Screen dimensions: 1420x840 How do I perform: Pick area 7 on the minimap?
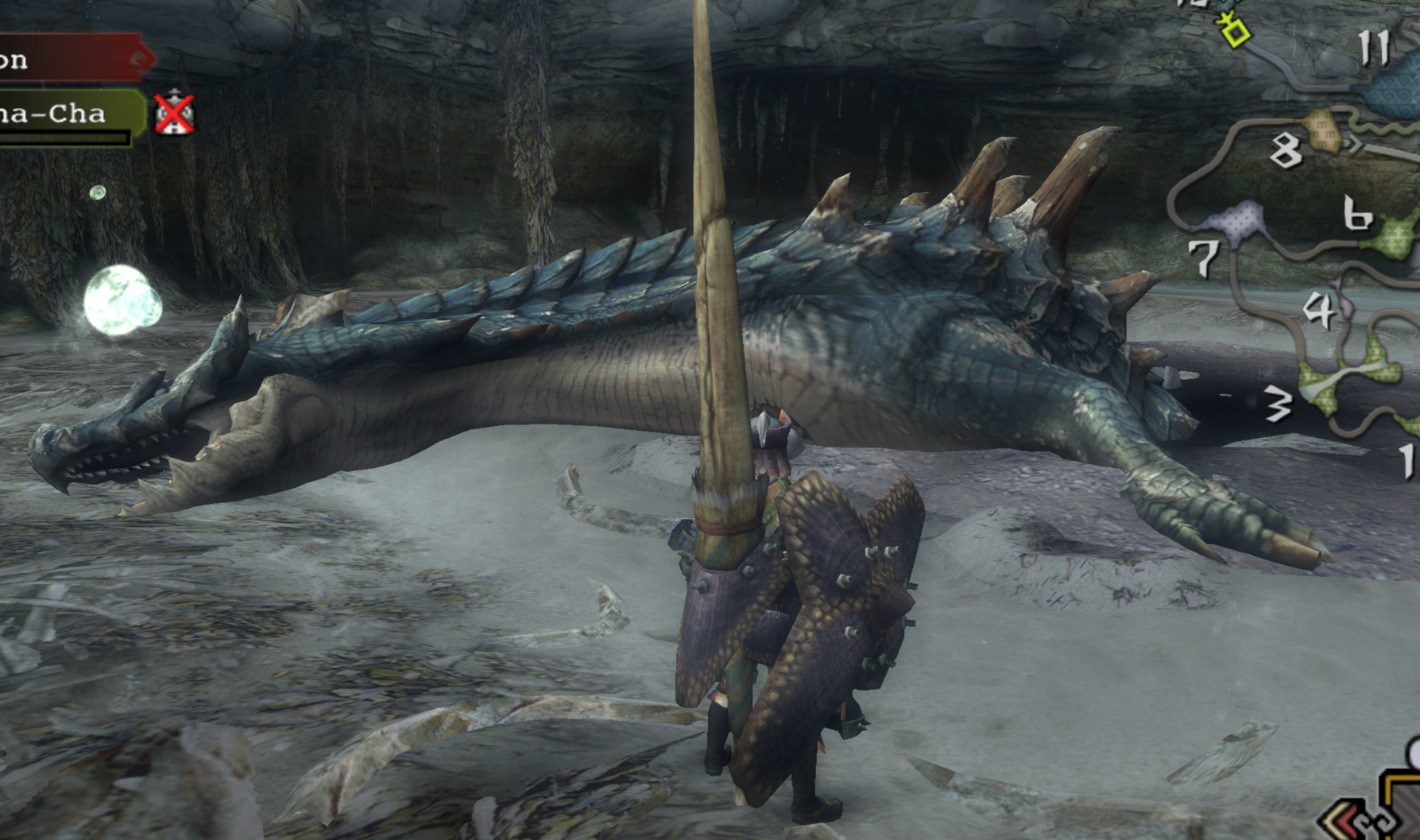[1204, 257]
